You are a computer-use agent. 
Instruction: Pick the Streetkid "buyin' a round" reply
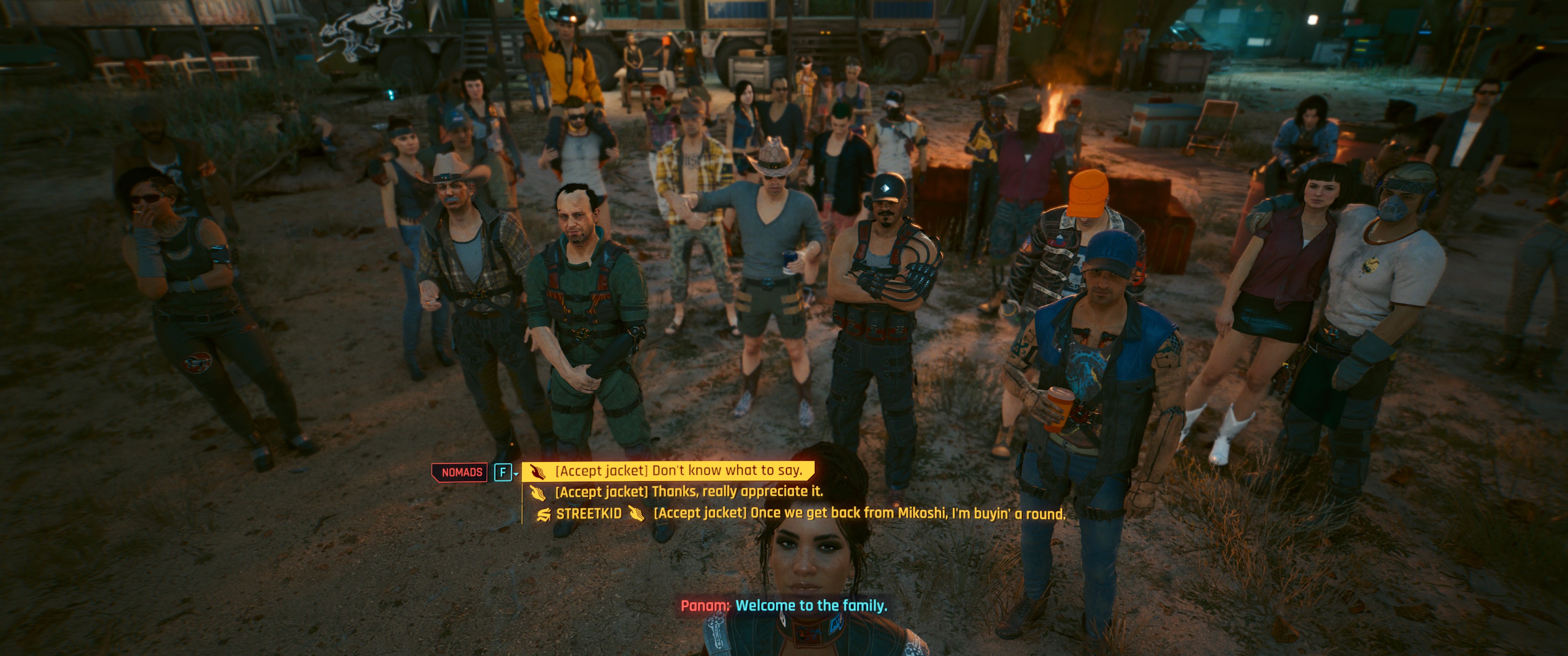(858, 513)
